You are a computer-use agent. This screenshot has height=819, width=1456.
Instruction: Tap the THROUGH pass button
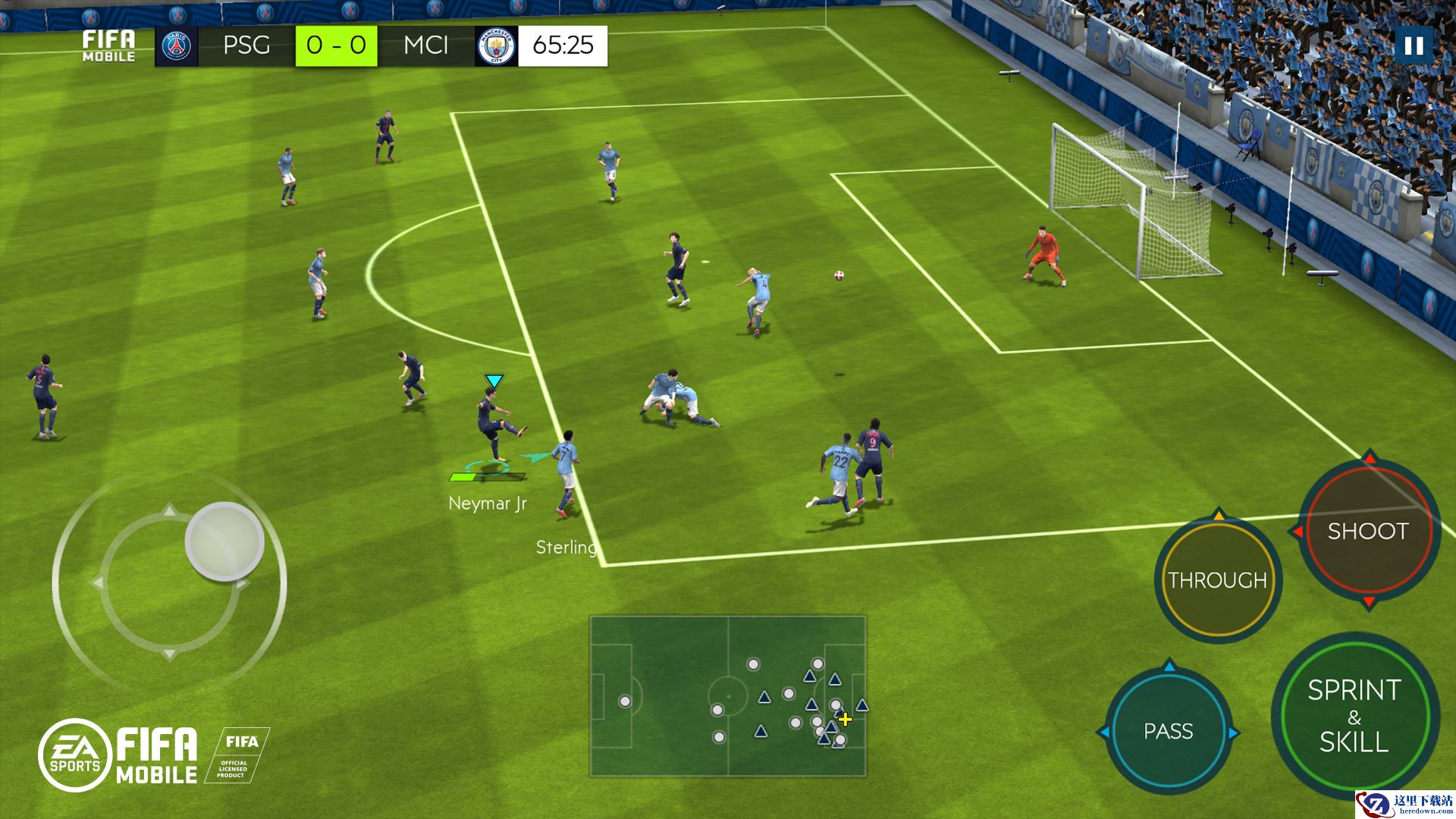(1217, 581)
